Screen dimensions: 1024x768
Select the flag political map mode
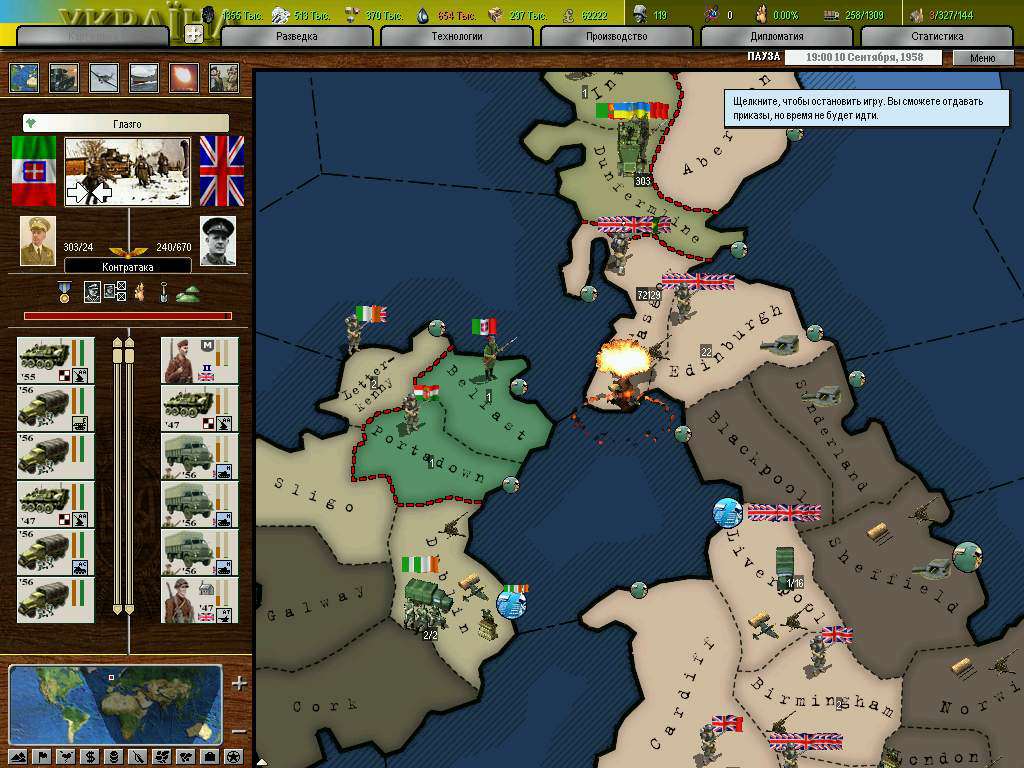[42, 756]
